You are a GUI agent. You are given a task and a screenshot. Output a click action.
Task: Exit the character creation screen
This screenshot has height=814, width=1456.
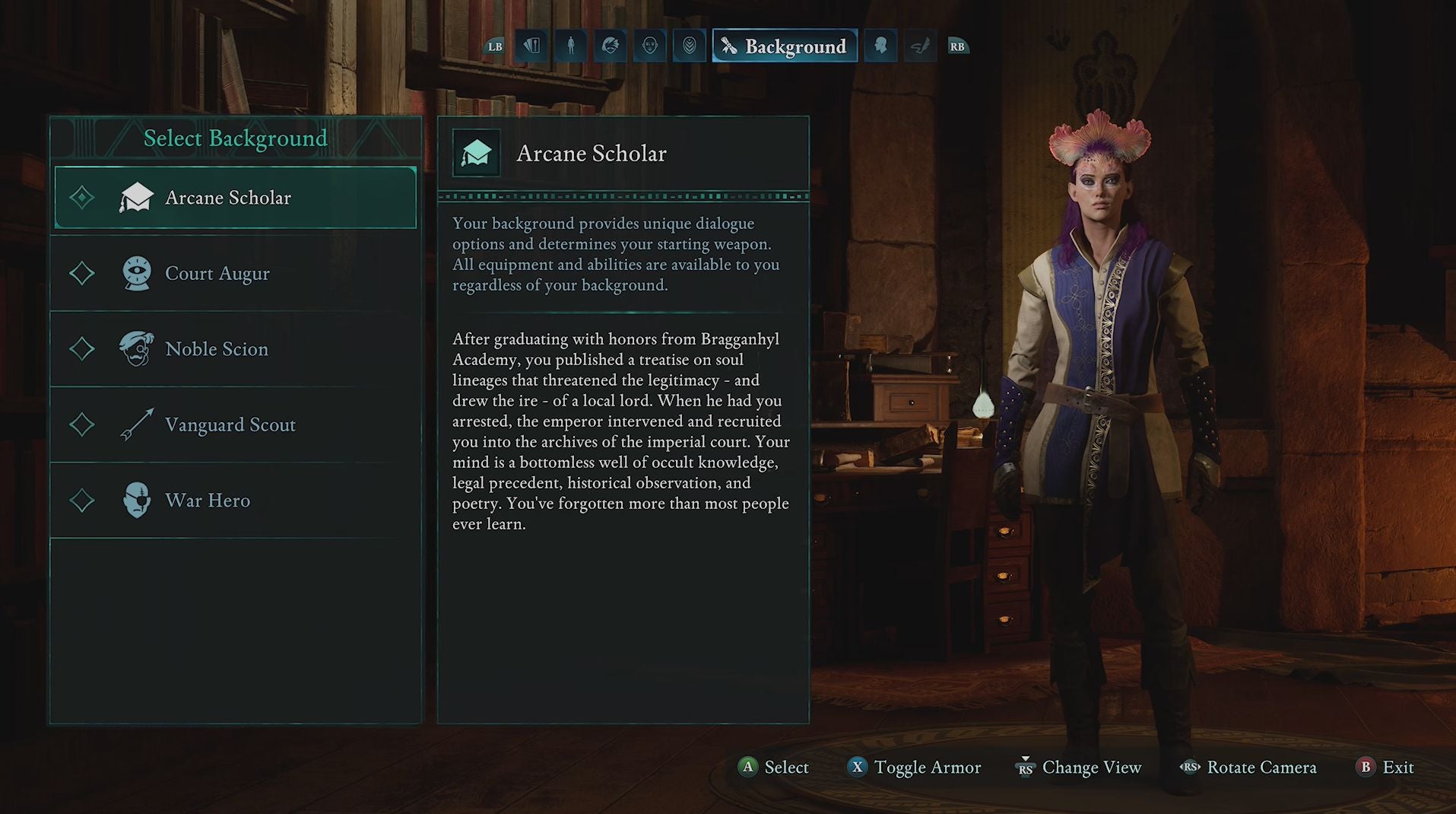click(x=1385, y=767)
